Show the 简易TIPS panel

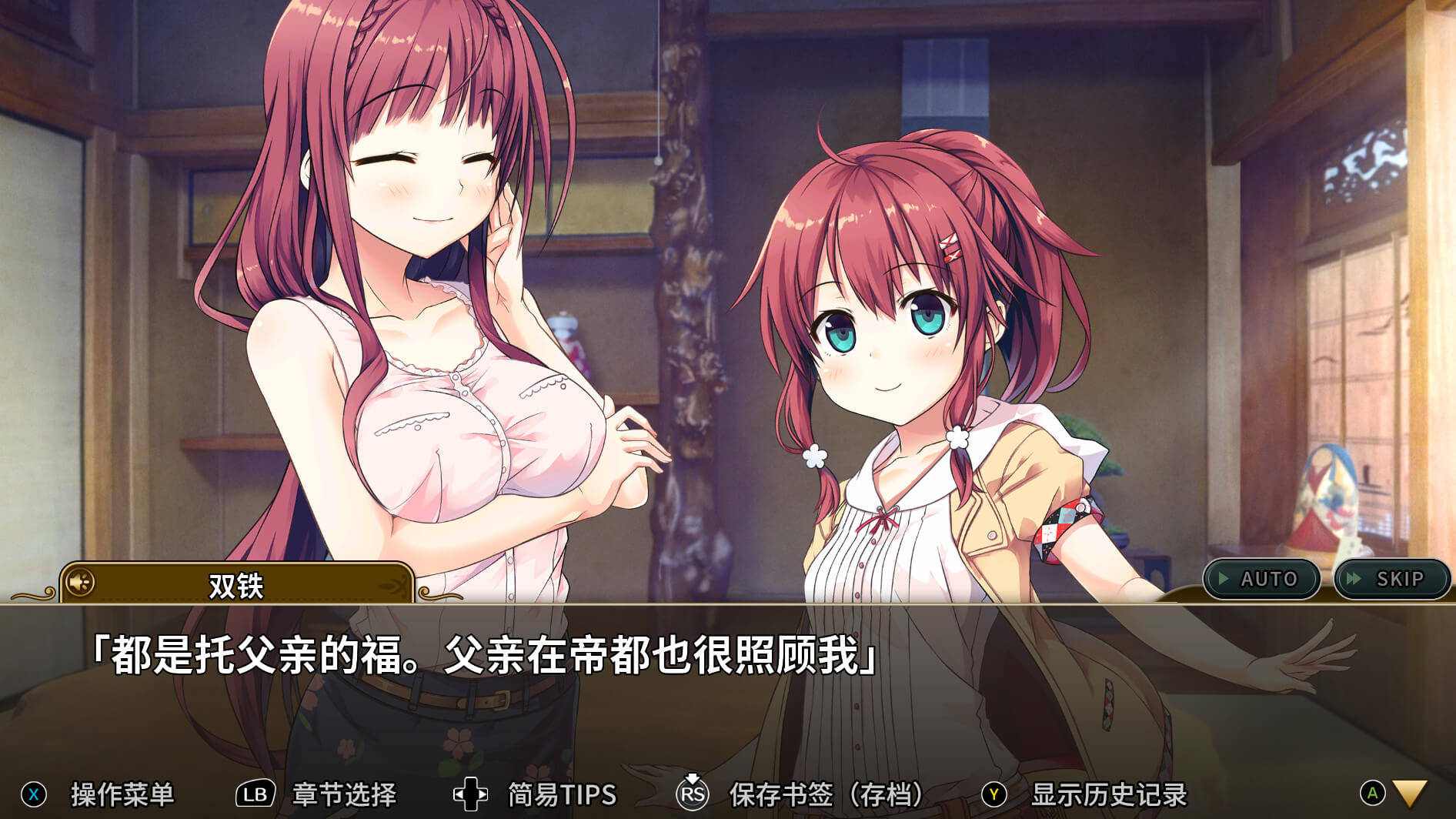pos(562,794)
